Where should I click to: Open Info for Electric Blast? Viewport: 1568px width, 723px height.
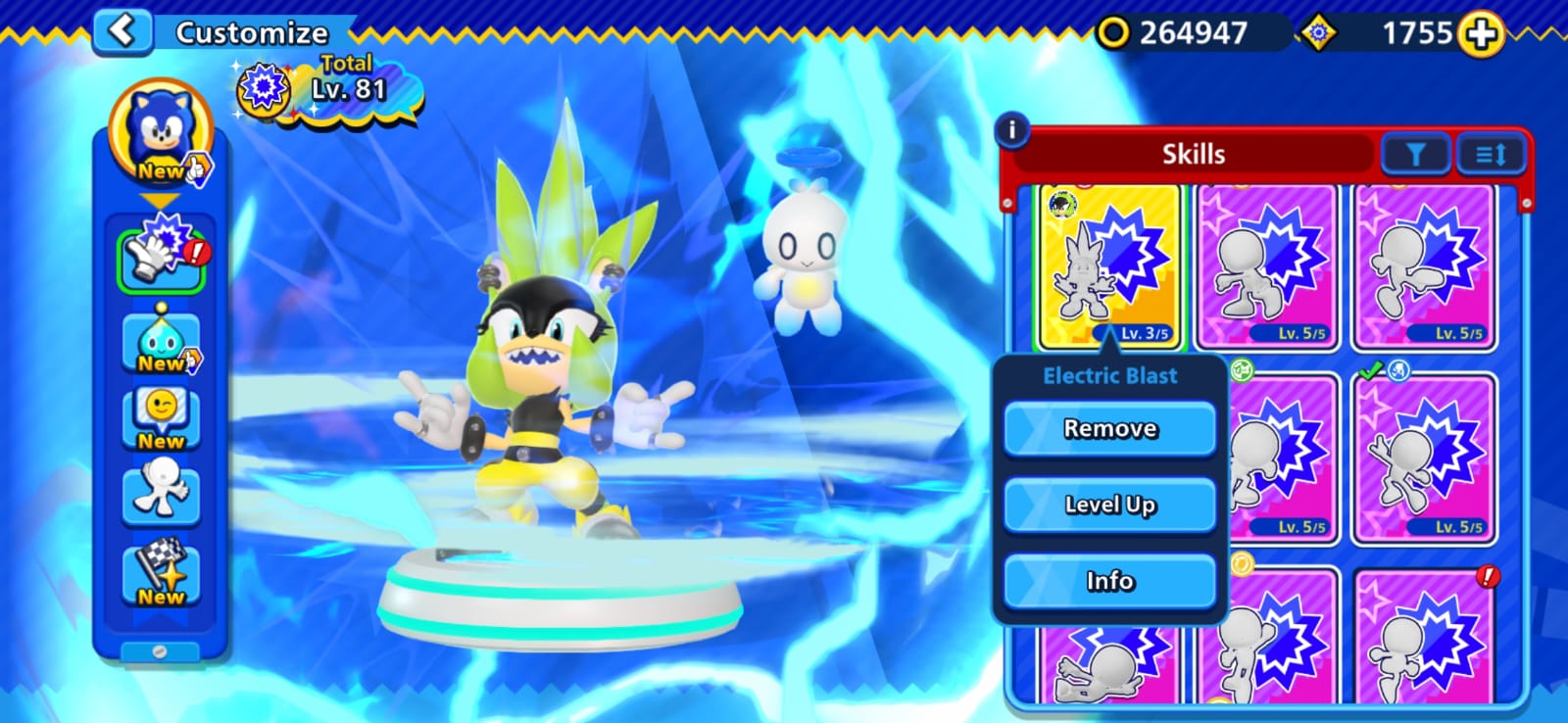tap(1110, 581)
